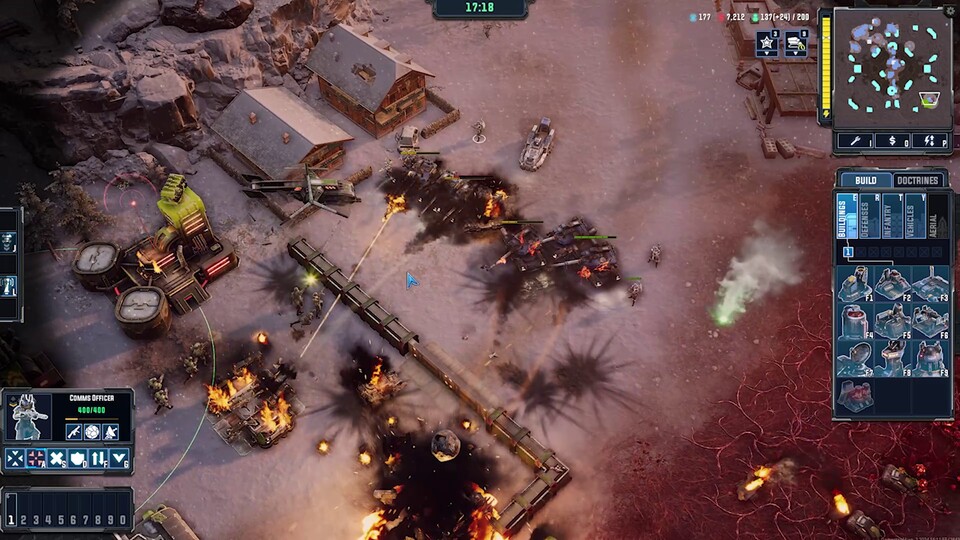Toggle the power lightning button

point(930,141)
